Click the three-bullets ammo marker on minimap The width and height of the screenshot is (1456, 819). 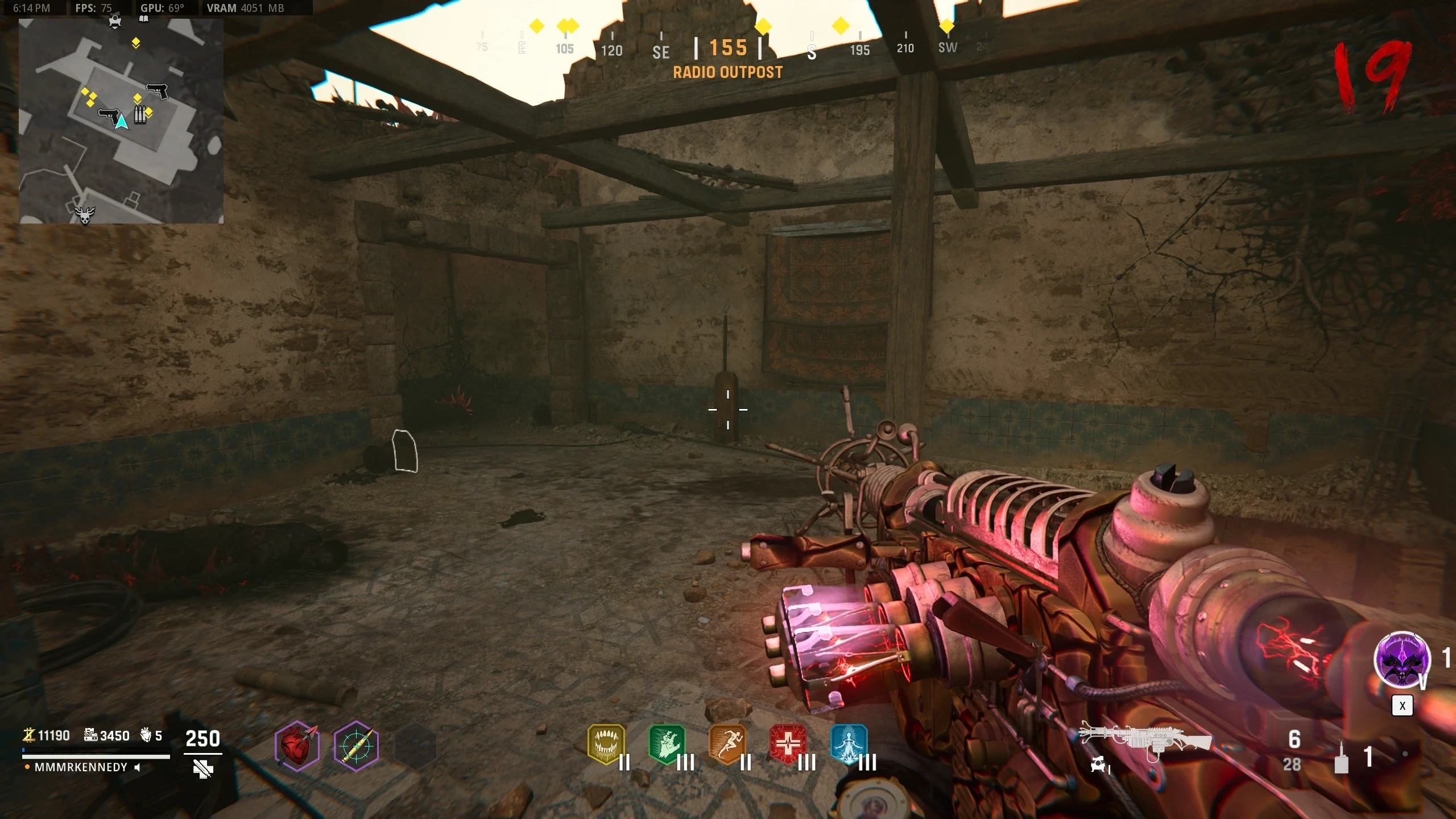(x=139, y=114)
